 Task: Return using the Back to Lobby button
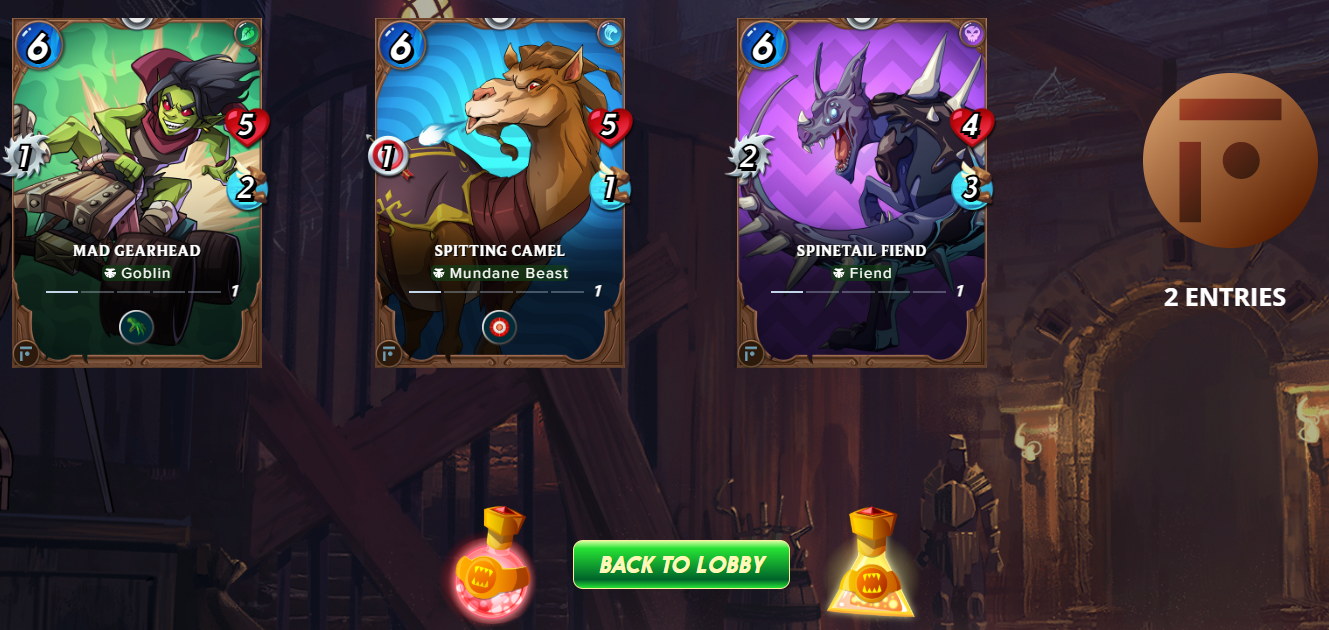point(681,565)
